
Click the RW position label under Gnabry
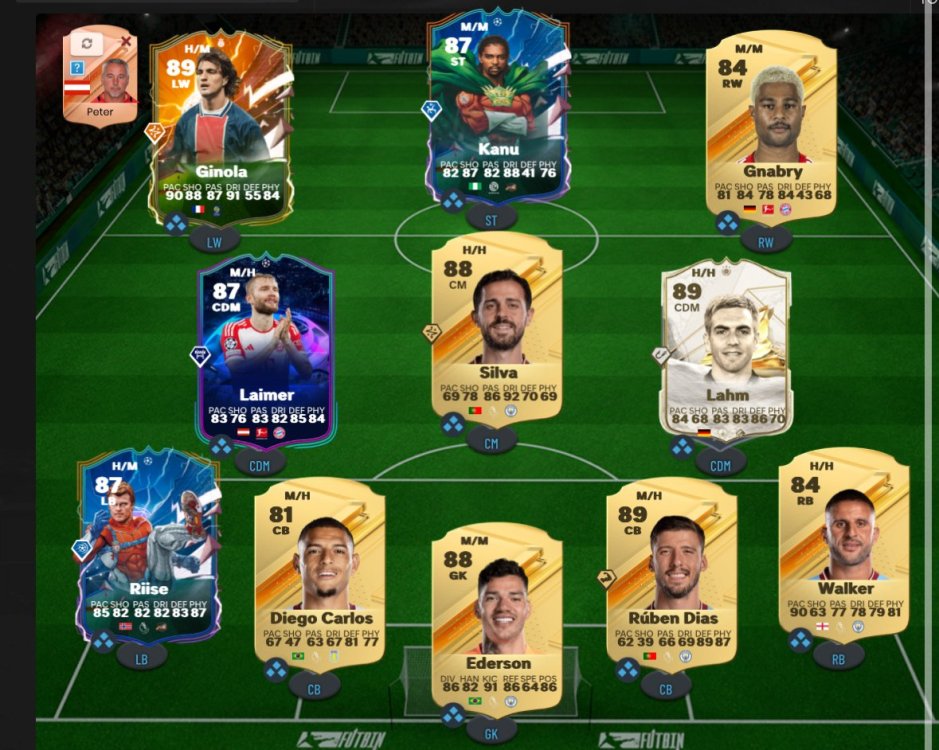767,239
